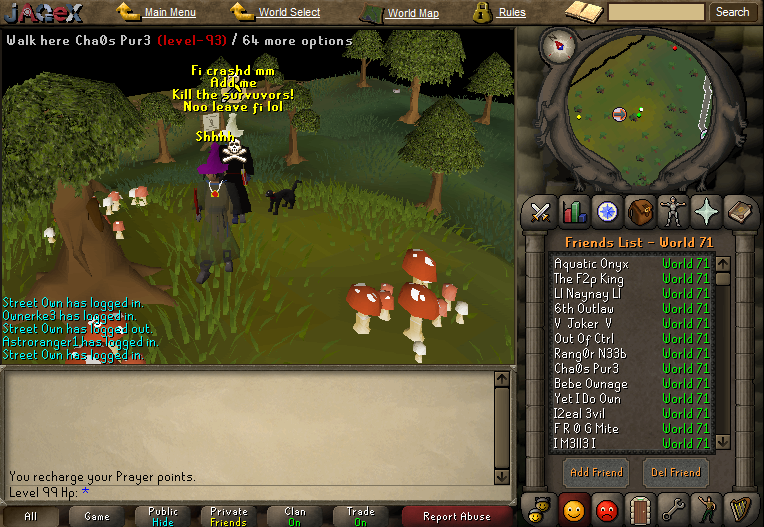Open the red face ignore list tab
Screen dimensions: 764x527
click(x=606, y=508)
